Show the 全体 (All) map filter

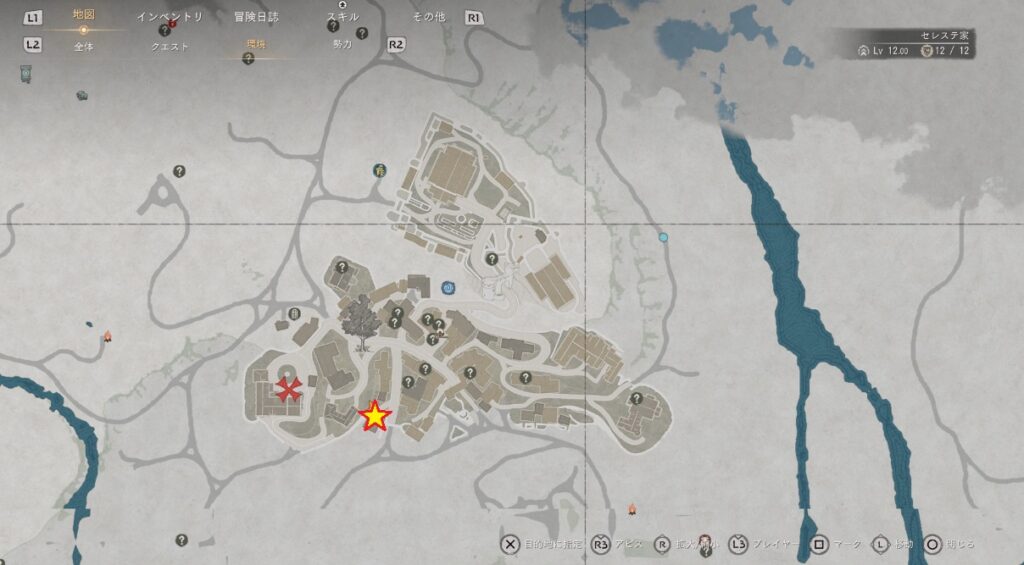(x=83, y=46)
